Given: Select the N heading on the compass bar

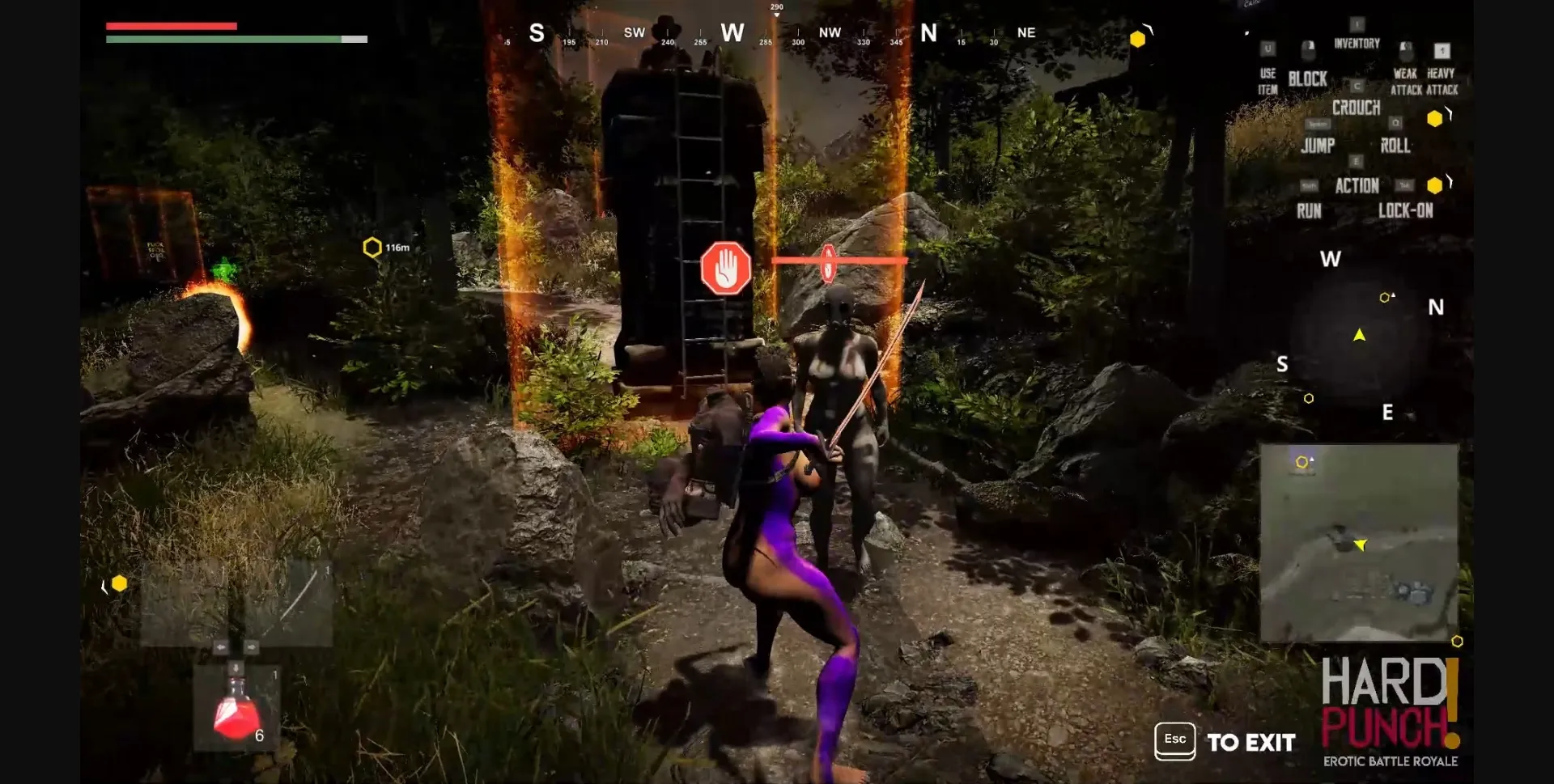Looking at the screenshot, I should [928, 33].
